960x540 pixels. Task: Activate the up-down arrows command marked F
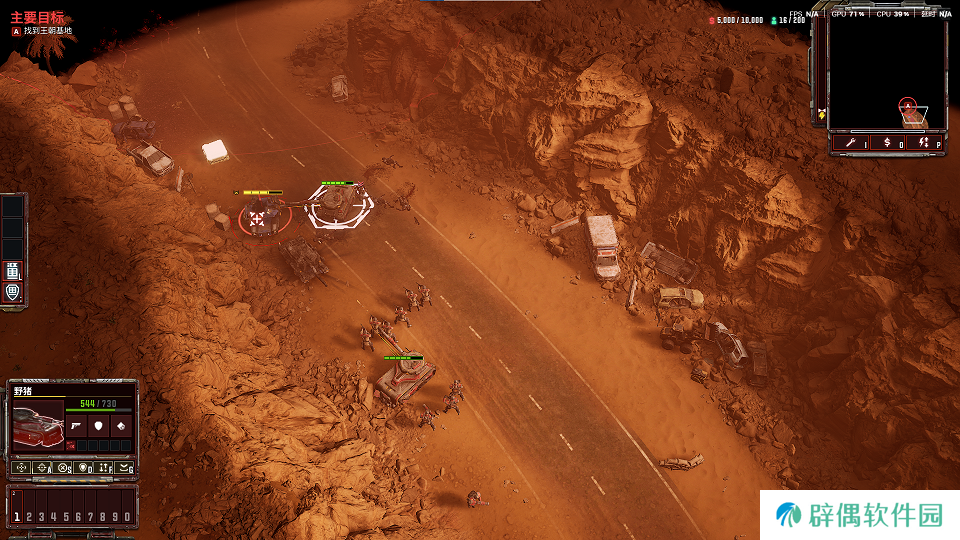coord(105,467)
